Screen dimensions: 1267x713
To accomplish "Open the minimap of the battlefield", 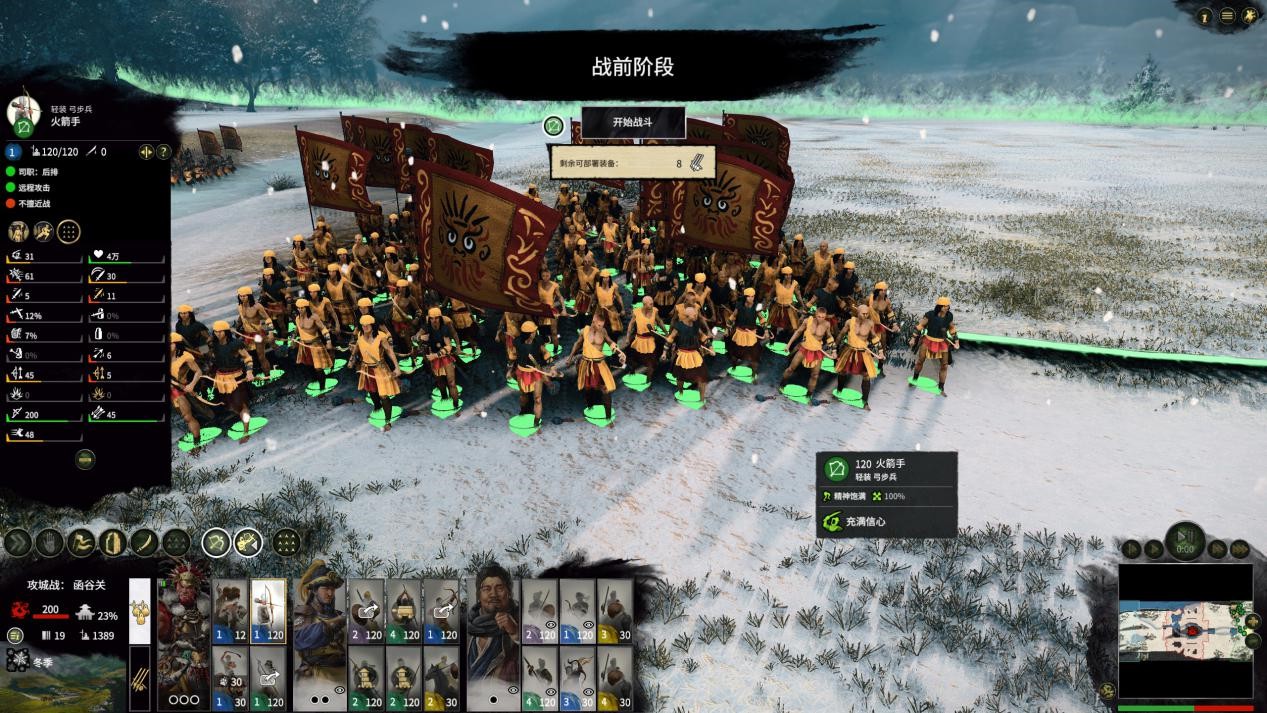I will click(x=1185, y=630).
